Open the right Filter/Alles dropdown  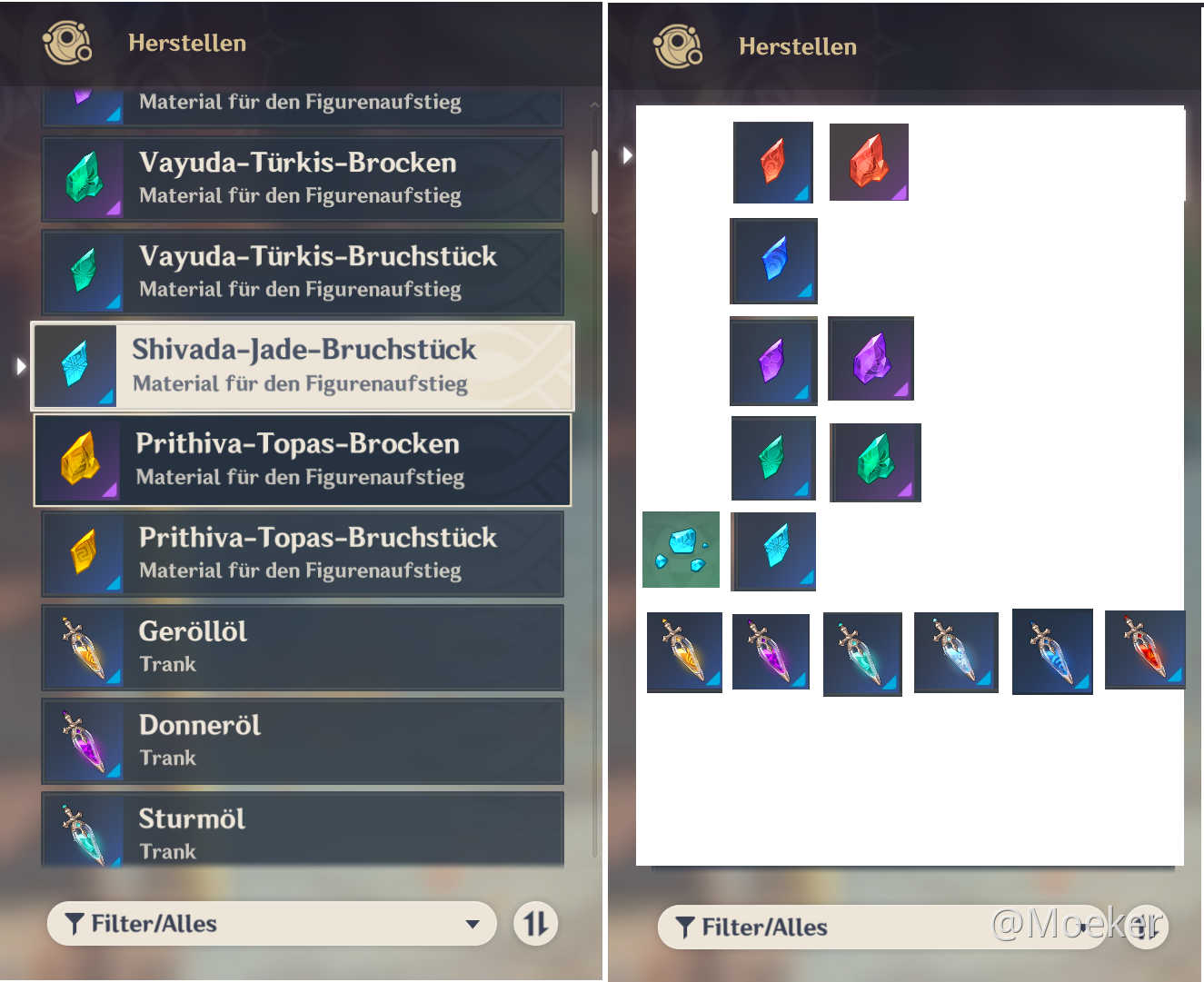881,927
